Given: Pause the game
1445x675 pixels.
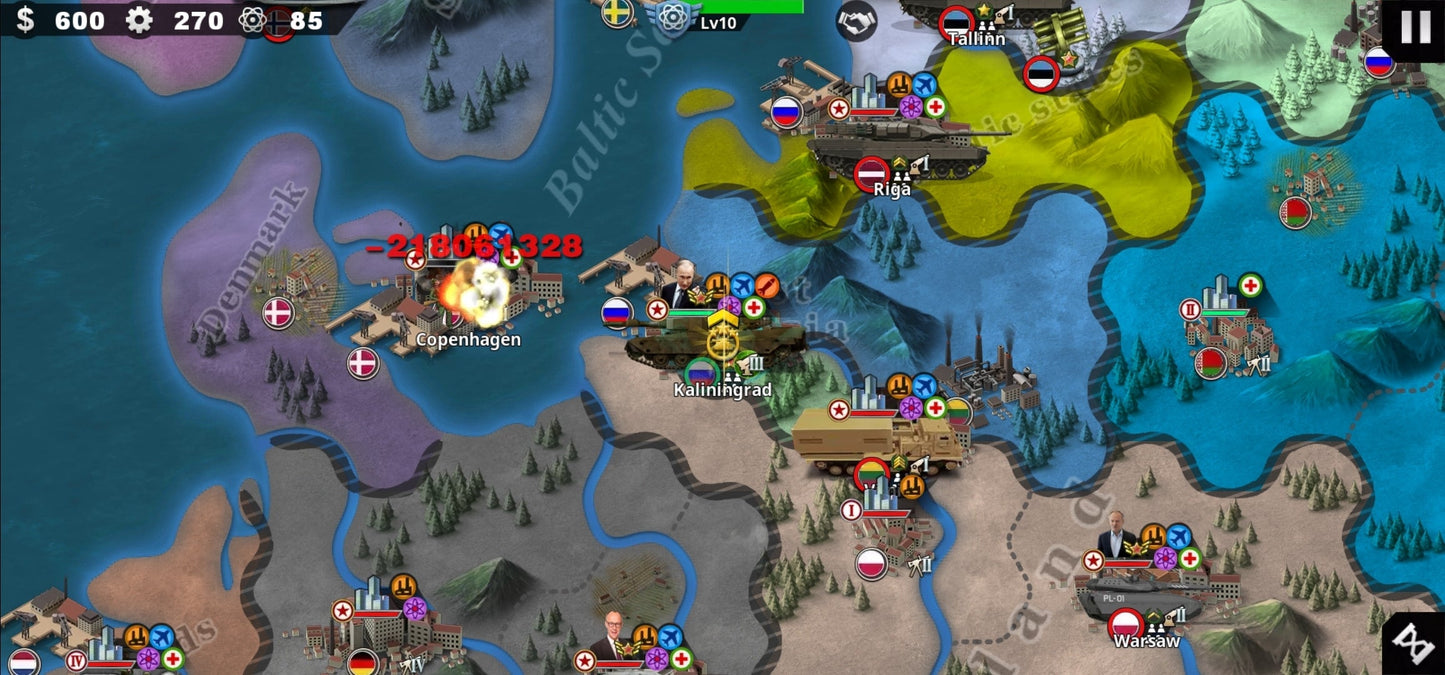Looking at the screenshot, I should tap(1415, 27).
